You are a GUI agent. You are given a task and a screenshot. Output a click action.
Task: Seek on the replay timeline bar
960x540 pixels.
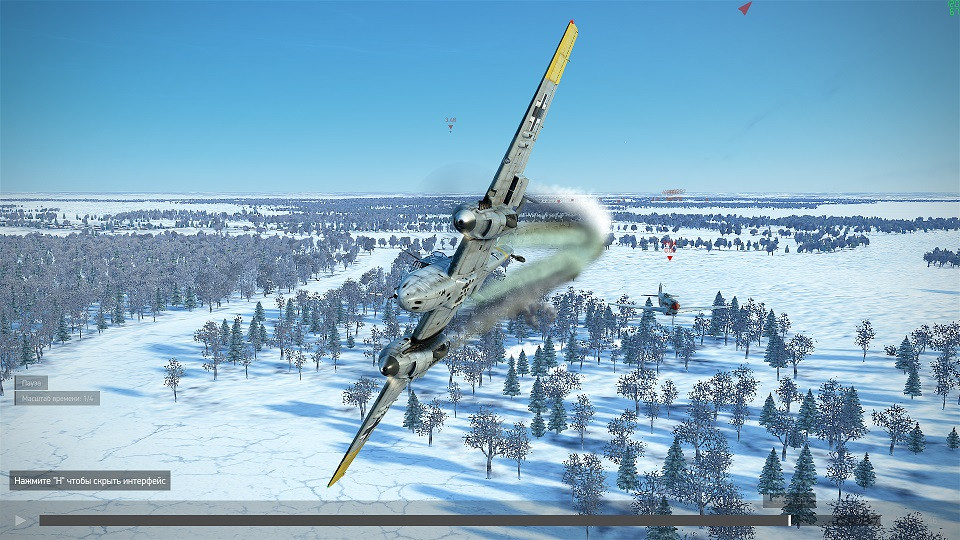(400, 520)
